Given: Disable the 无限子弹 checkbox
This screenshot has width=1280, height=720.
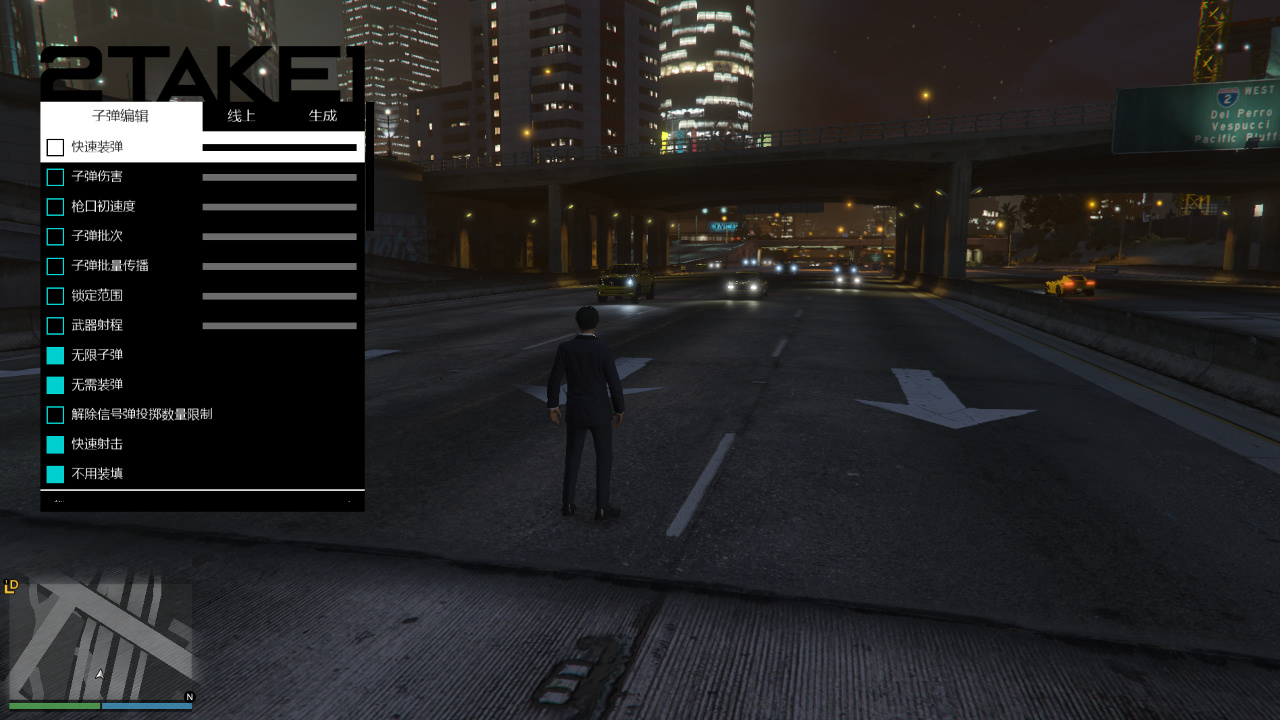Looking at the screenshot, I should coord(55,356).
